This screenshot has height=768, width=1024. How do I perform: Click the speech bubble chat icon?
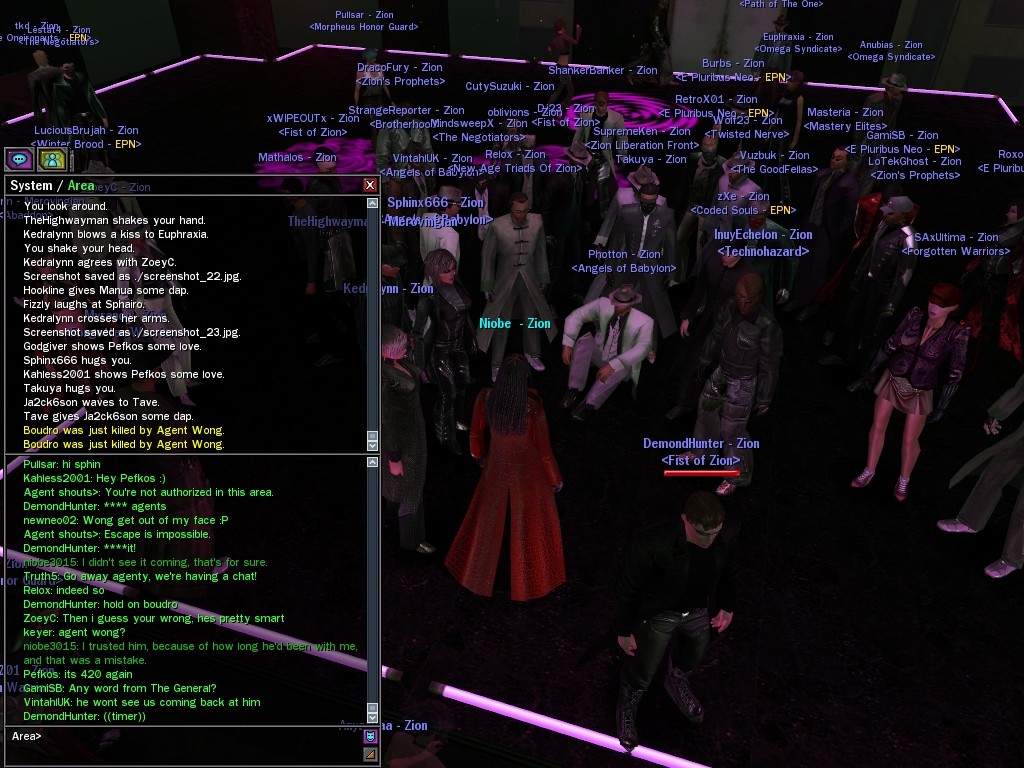[20, 159]
